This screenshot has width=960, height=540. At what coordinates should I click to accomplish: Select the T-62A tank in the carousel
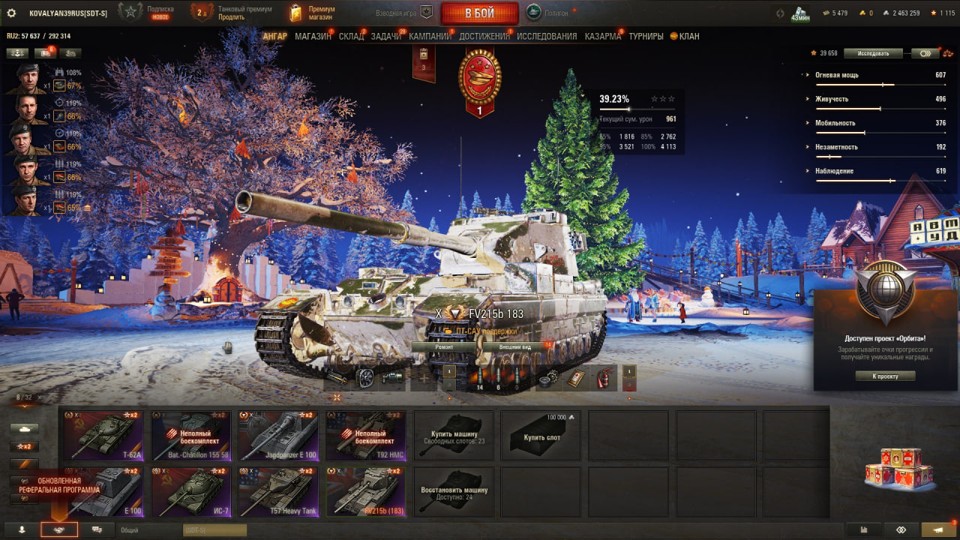99,435
